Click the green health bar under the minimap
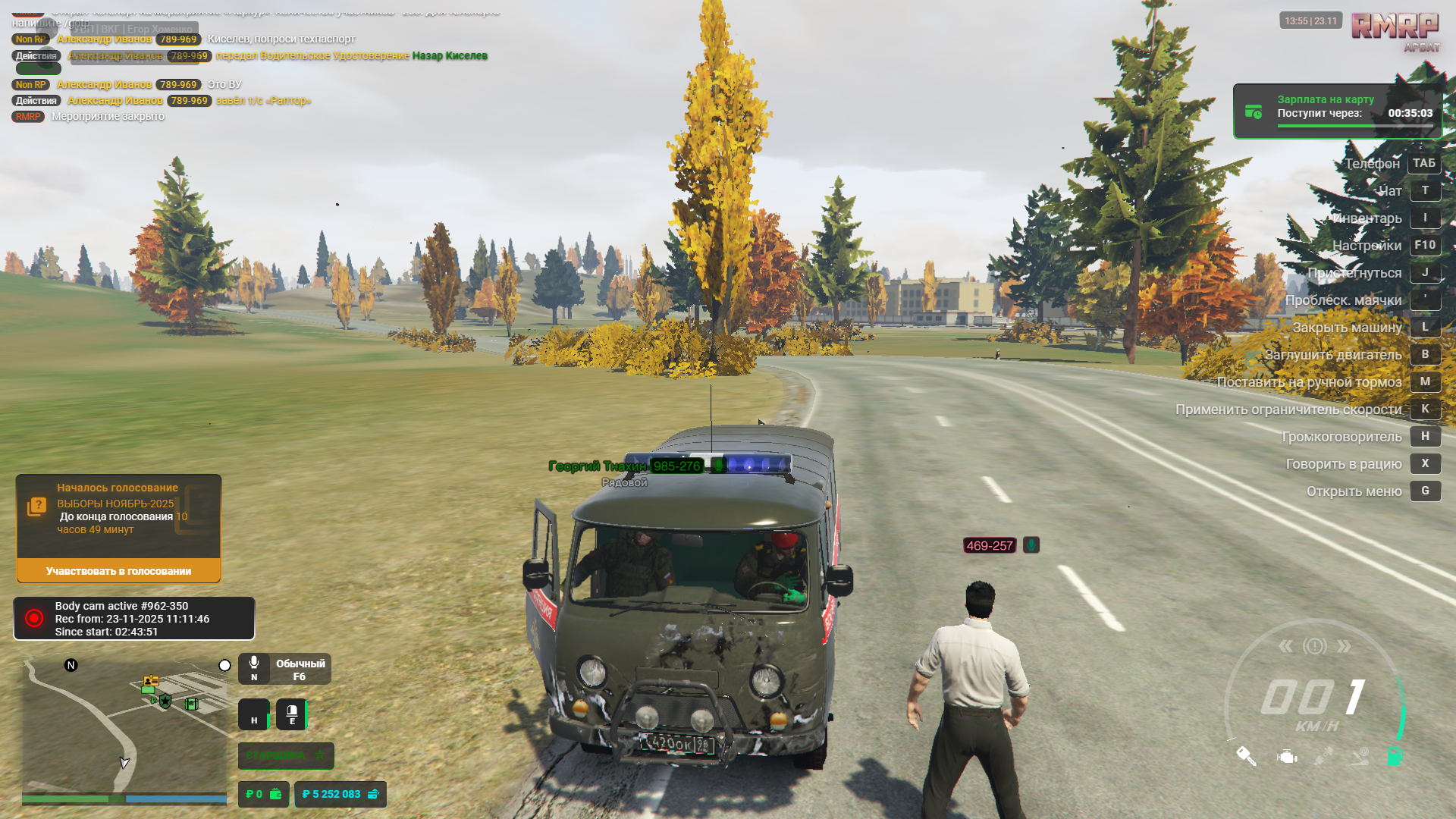Viewport: 1456px width, 819px height. (72, 798)
